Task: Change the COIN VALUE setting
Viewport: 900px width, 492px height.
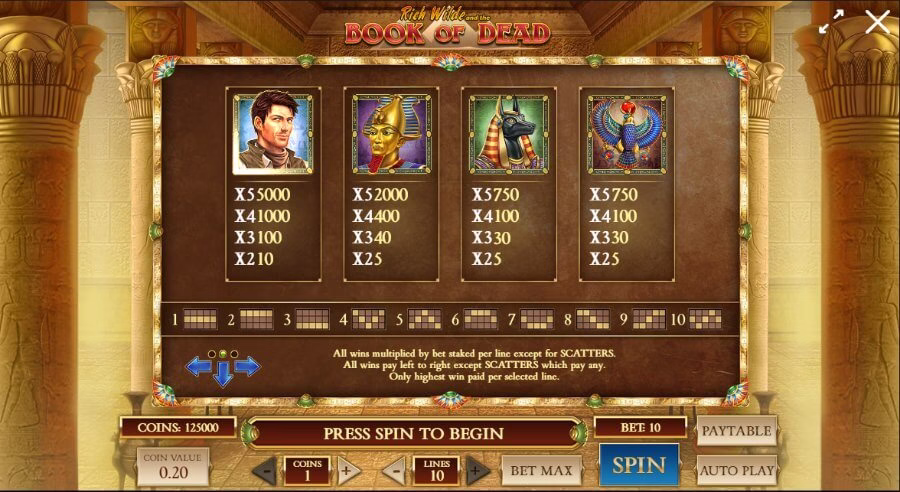Action: [x=172, y=466]
